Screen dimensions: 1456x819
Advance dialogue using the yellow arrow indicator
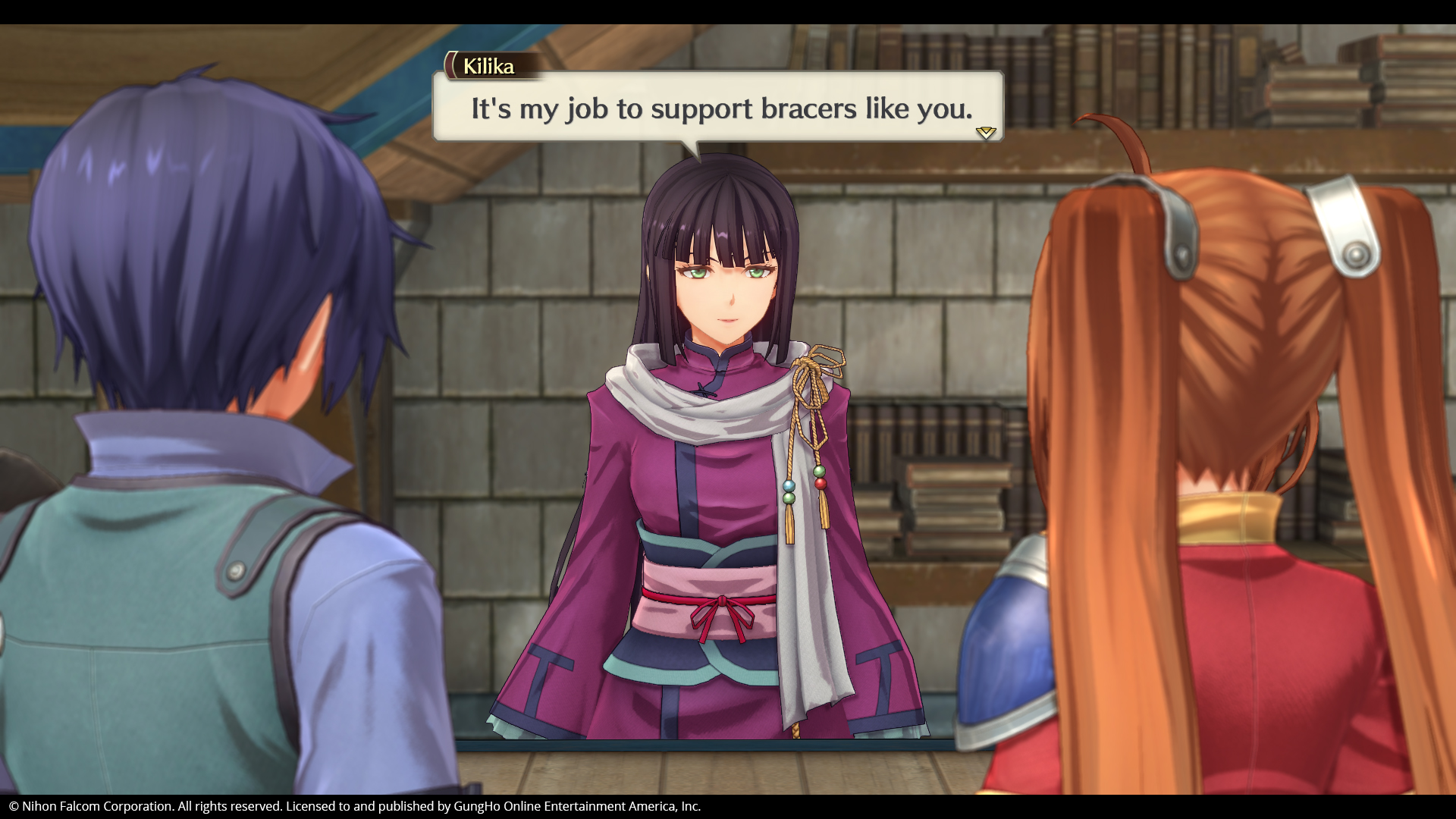[x=985, y=133]
